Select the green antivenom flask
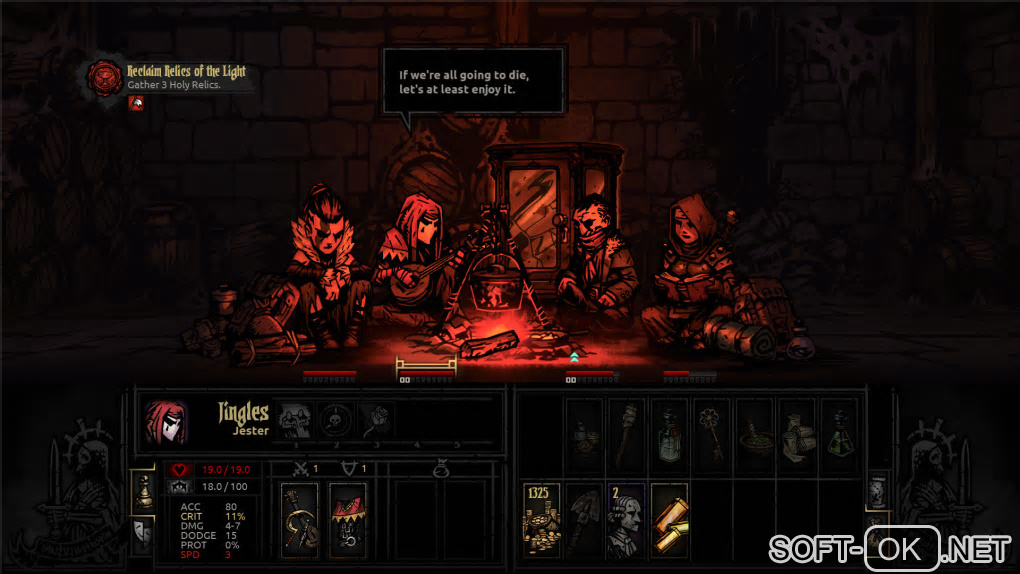Image resolution: width=1020 pixels, height=574 pixels. click(x=839, y=435)
